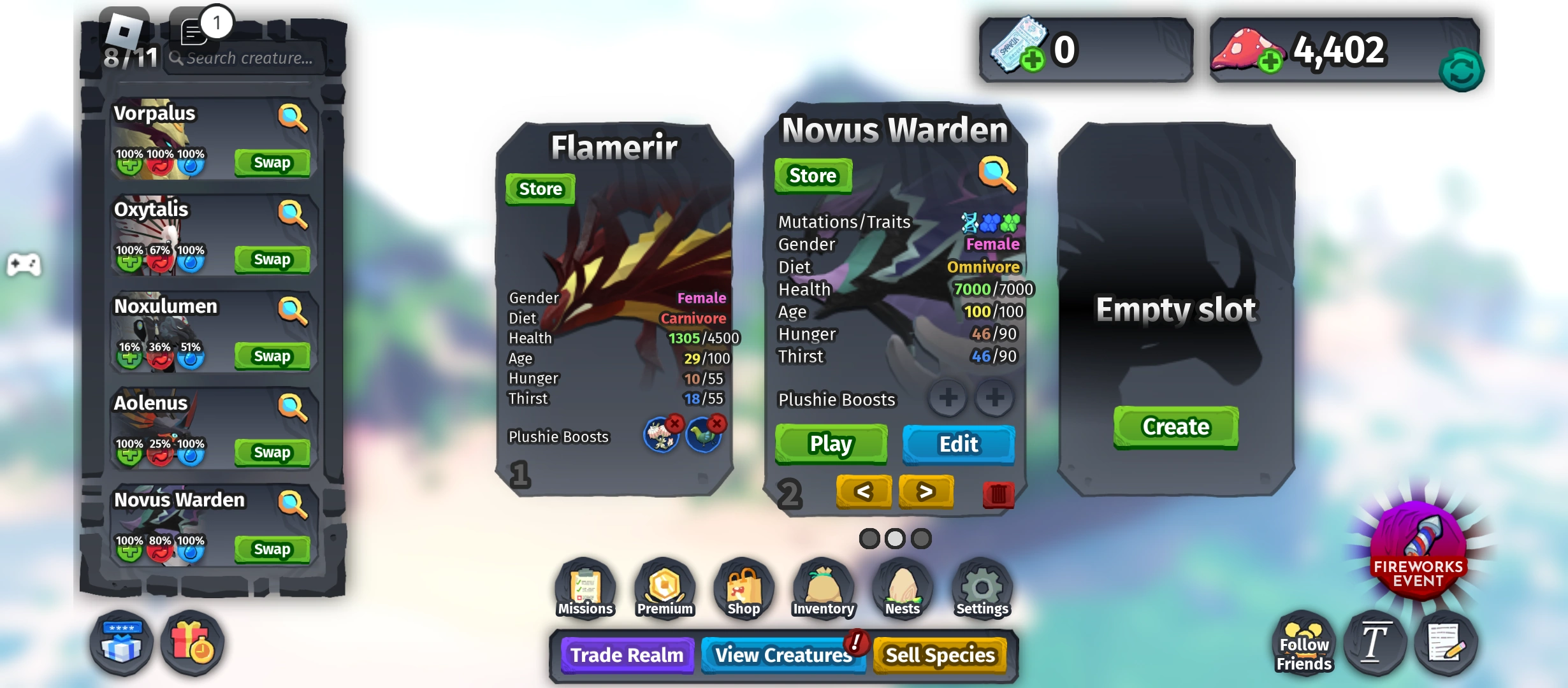Screen dimensions: 1568x688
Task: Go to previous creature with the left arrow
Action: (x=864, y=492)
